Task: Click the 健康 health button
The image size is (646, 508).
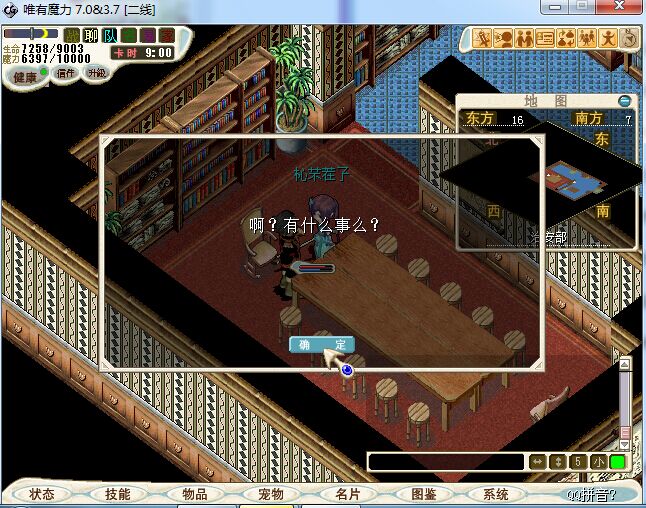Action: point(25,77)
